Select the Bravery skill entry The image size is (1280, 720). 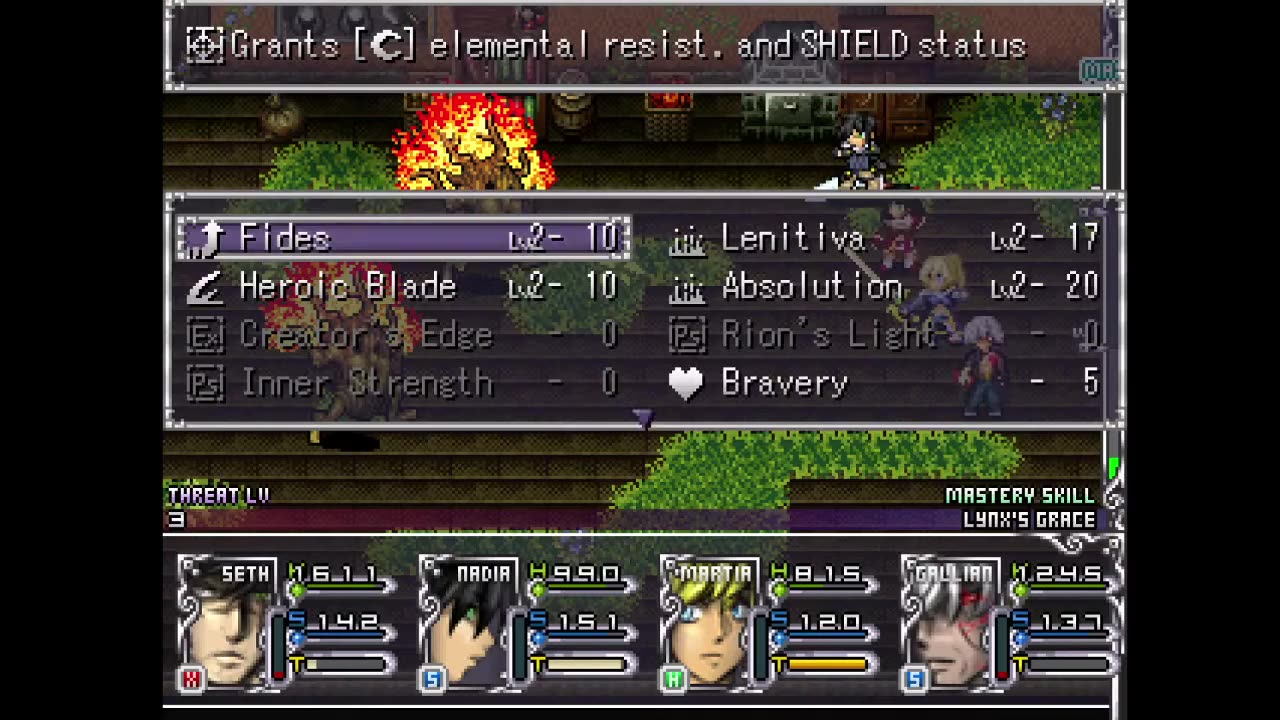tap(885, 383)
